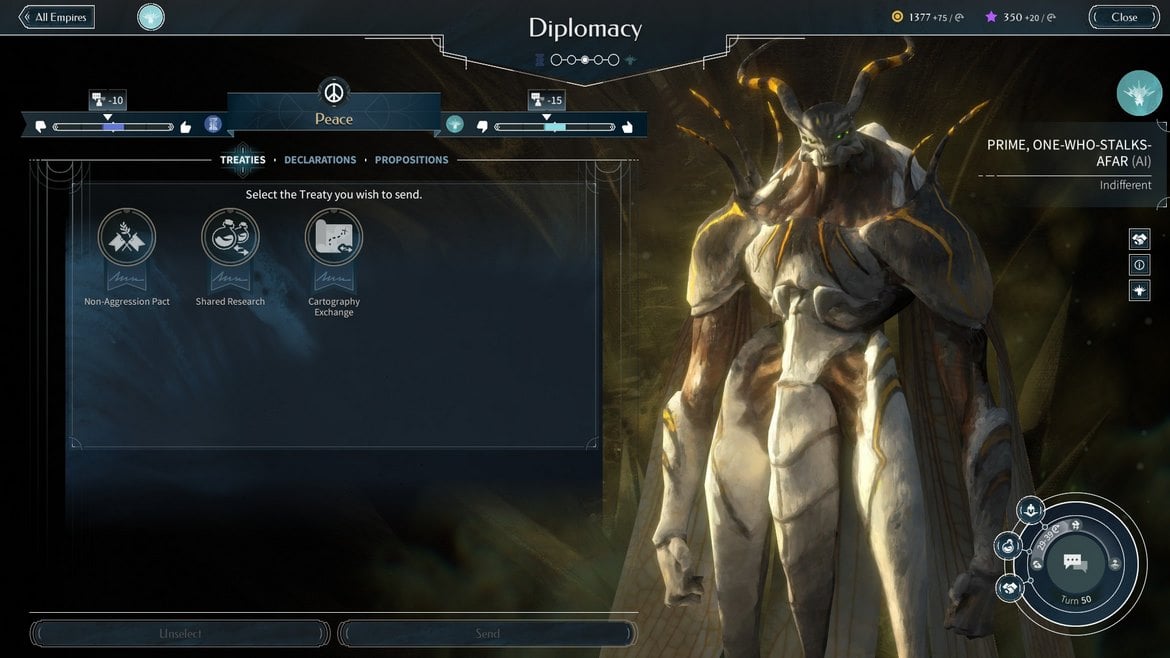1170x658 pixels.
Task: Pick the Cartography Exchange treaty
Action: [334, 238]
